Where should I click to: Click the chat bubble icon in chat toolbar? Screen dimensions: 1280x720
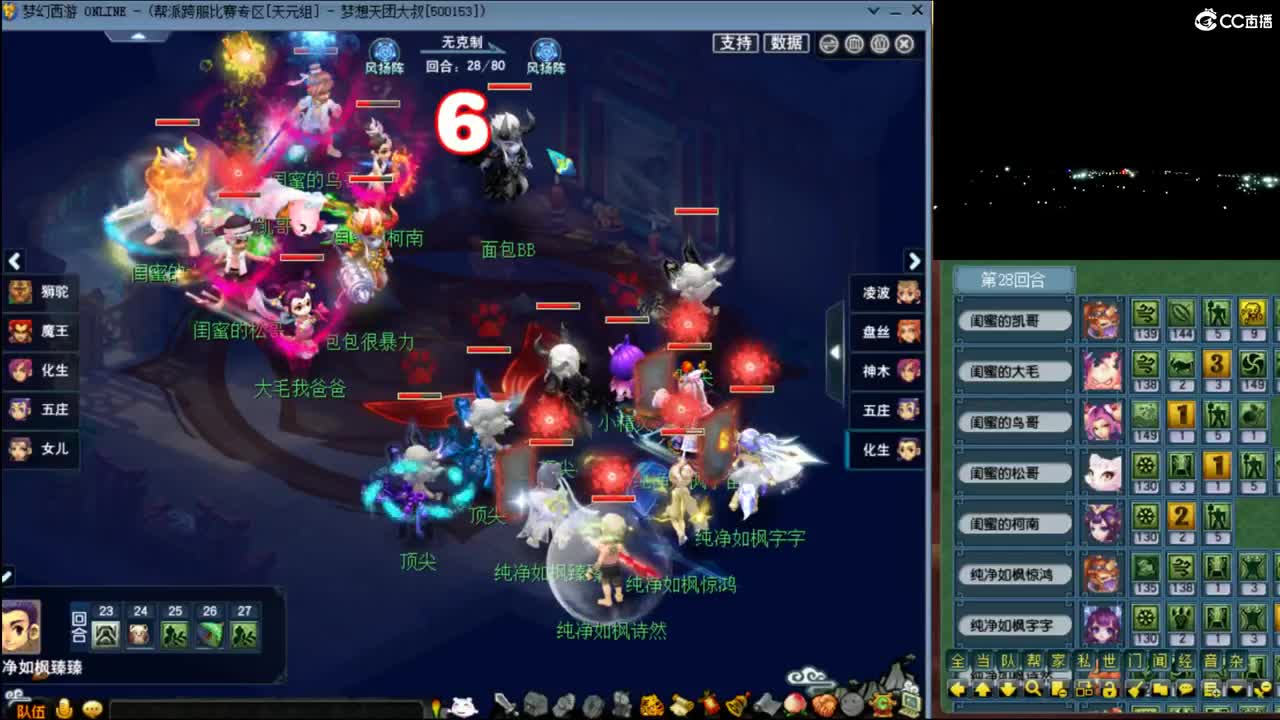coord(1186,686)
